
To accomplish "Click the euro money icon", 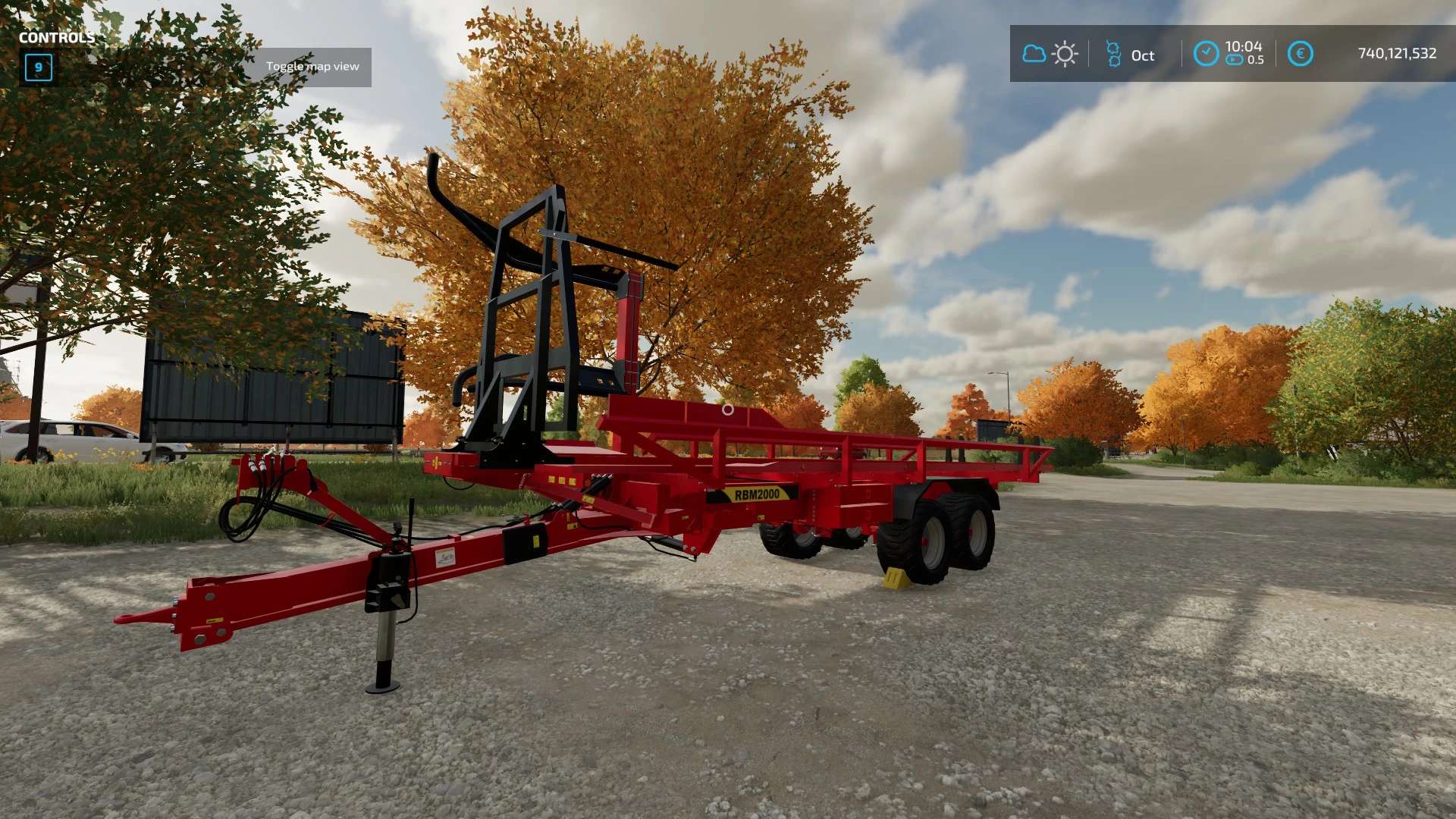I will point(1300,54).
